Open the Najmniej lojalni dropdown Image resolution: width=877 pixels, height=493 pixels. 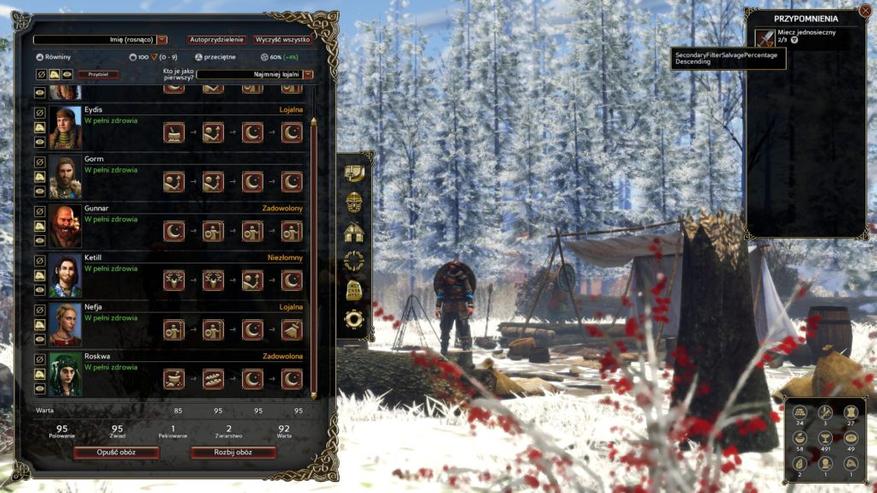tap(255, 74)
